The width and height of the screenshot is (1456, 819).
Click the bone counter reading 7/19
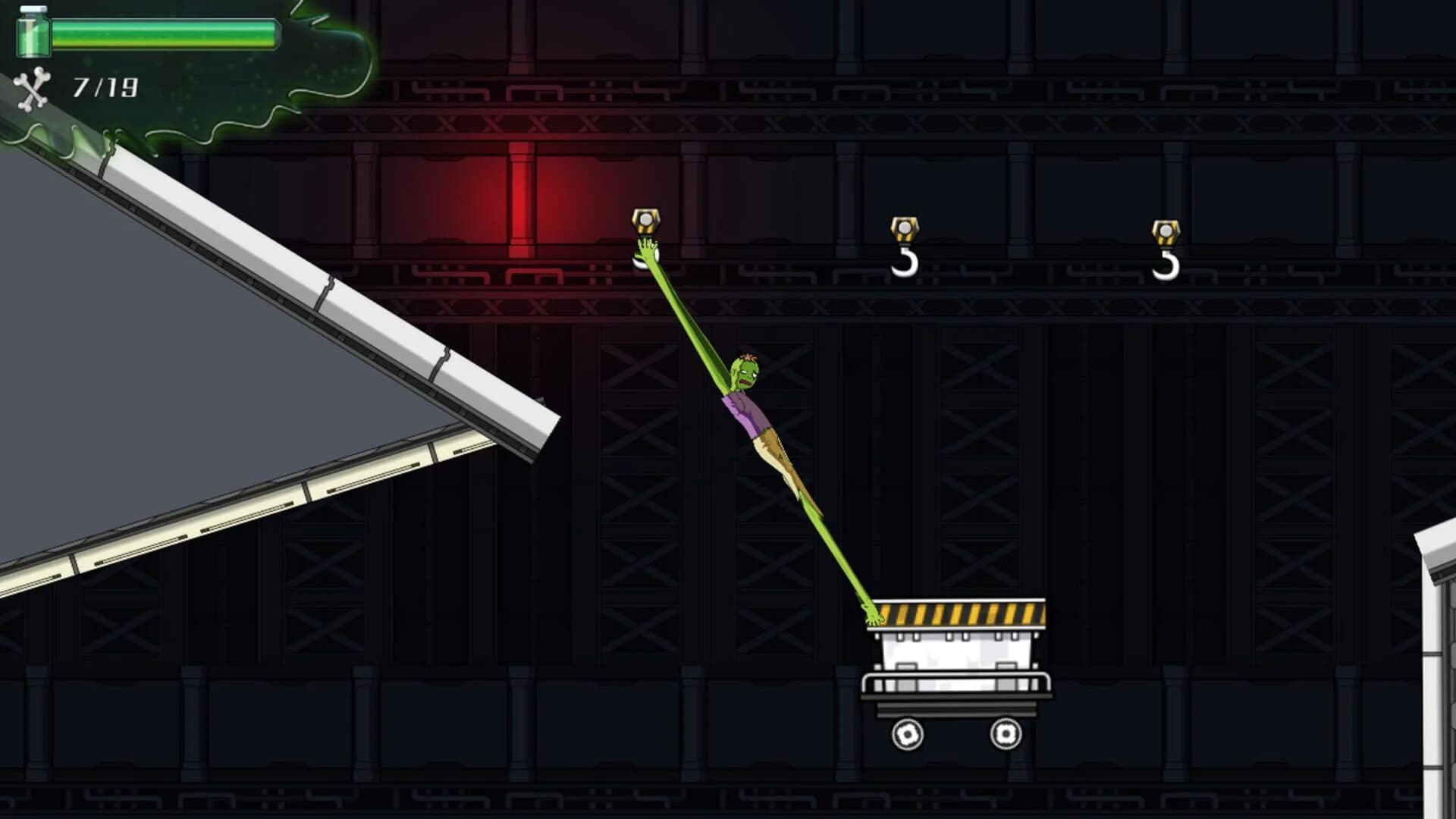(x=104, y=85)
